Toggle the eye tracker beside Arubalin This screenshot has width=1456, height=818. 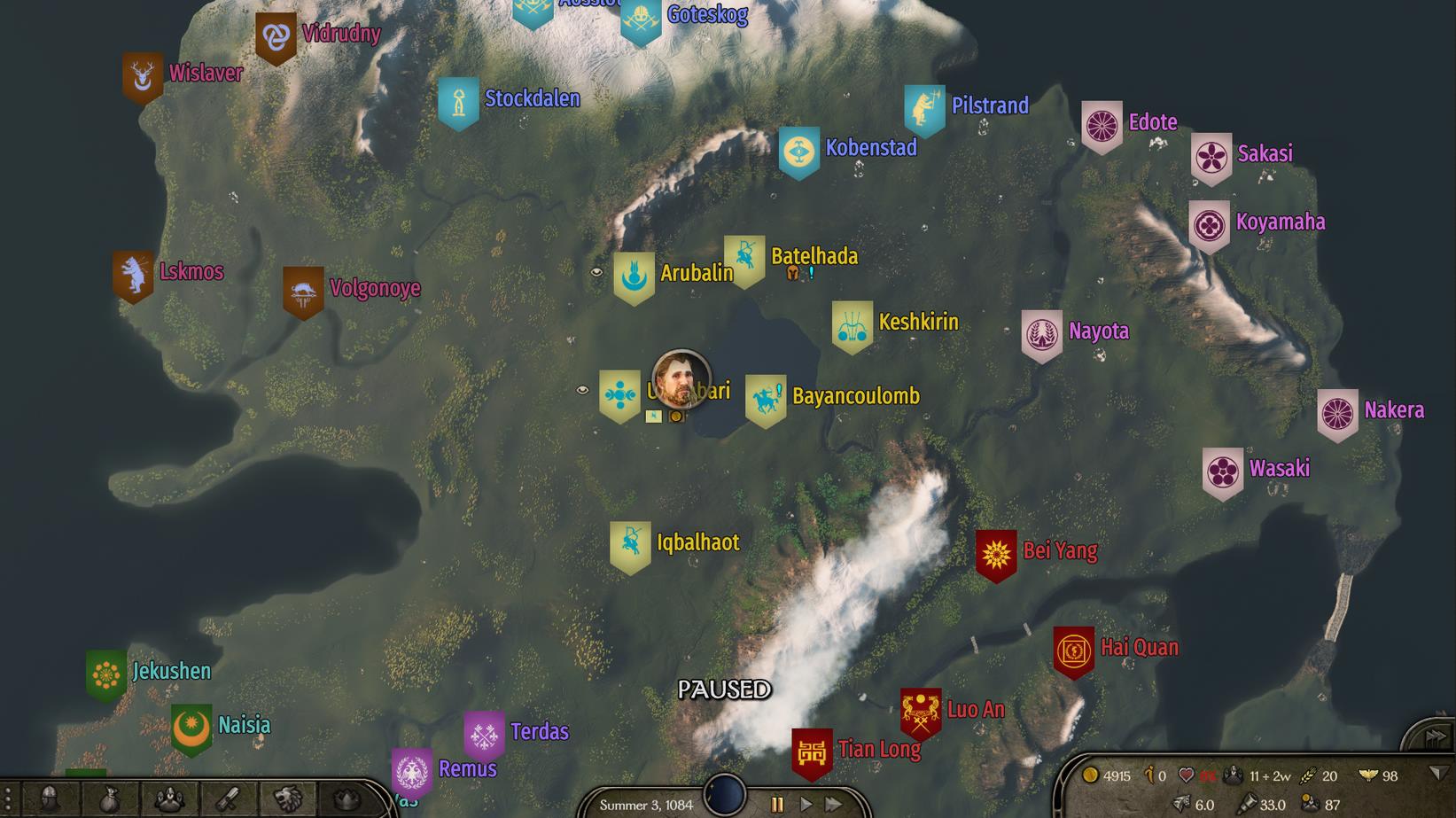(596, 272)
